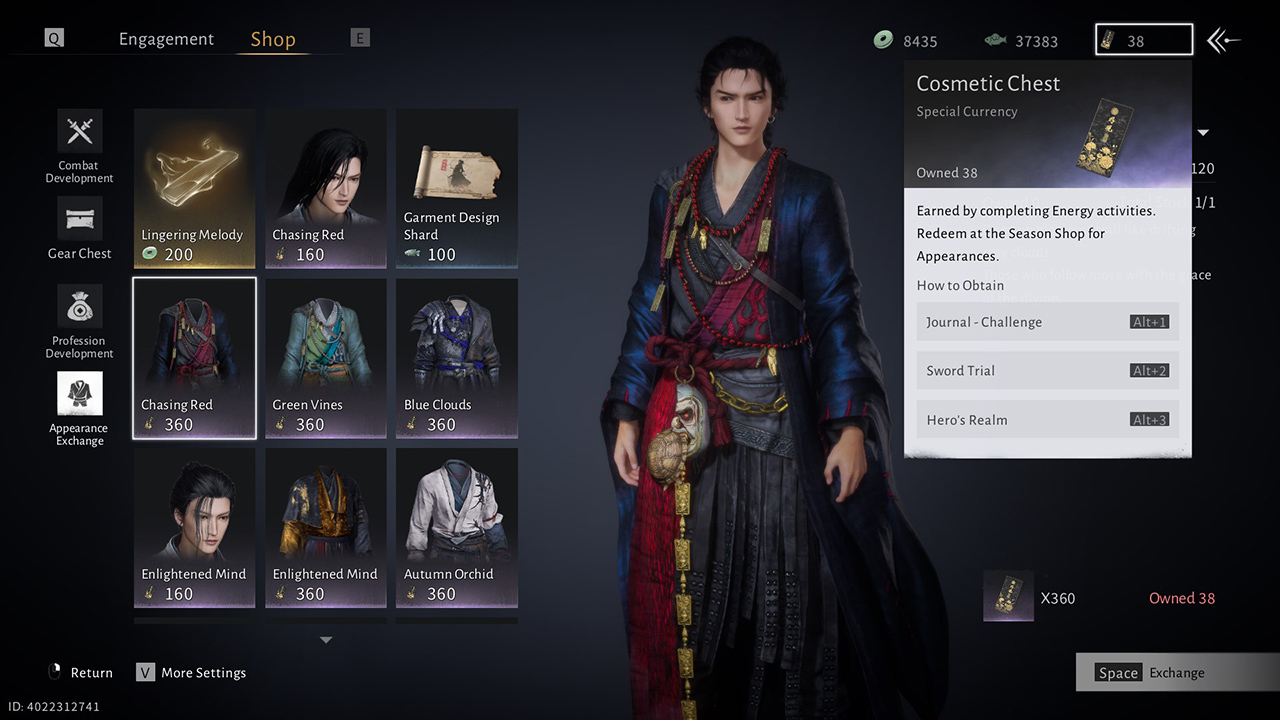1280x720 pixels.
Task: Click the X360 chest icon near Owned 38
Action: 1008,597
